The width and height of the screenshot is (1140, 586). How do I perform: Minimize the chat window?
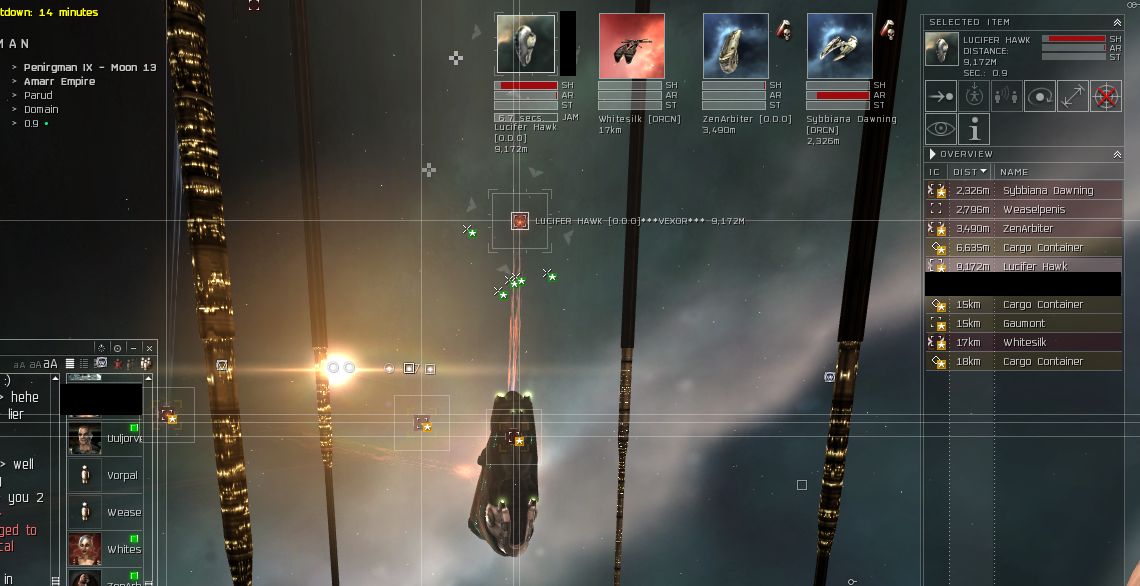(x=133, y=348)
